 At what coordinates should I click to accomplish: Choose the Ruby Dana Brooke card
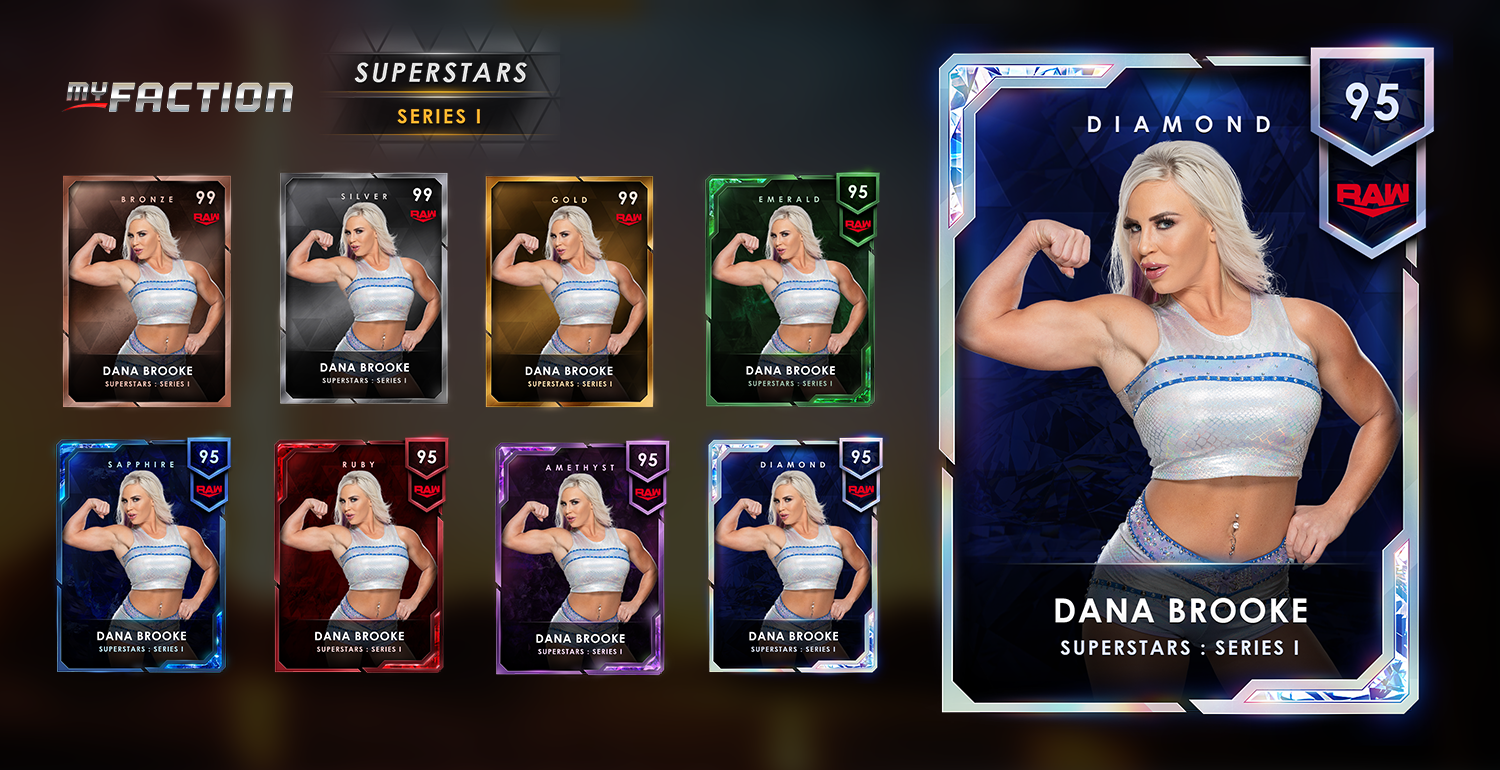point(360,555)
